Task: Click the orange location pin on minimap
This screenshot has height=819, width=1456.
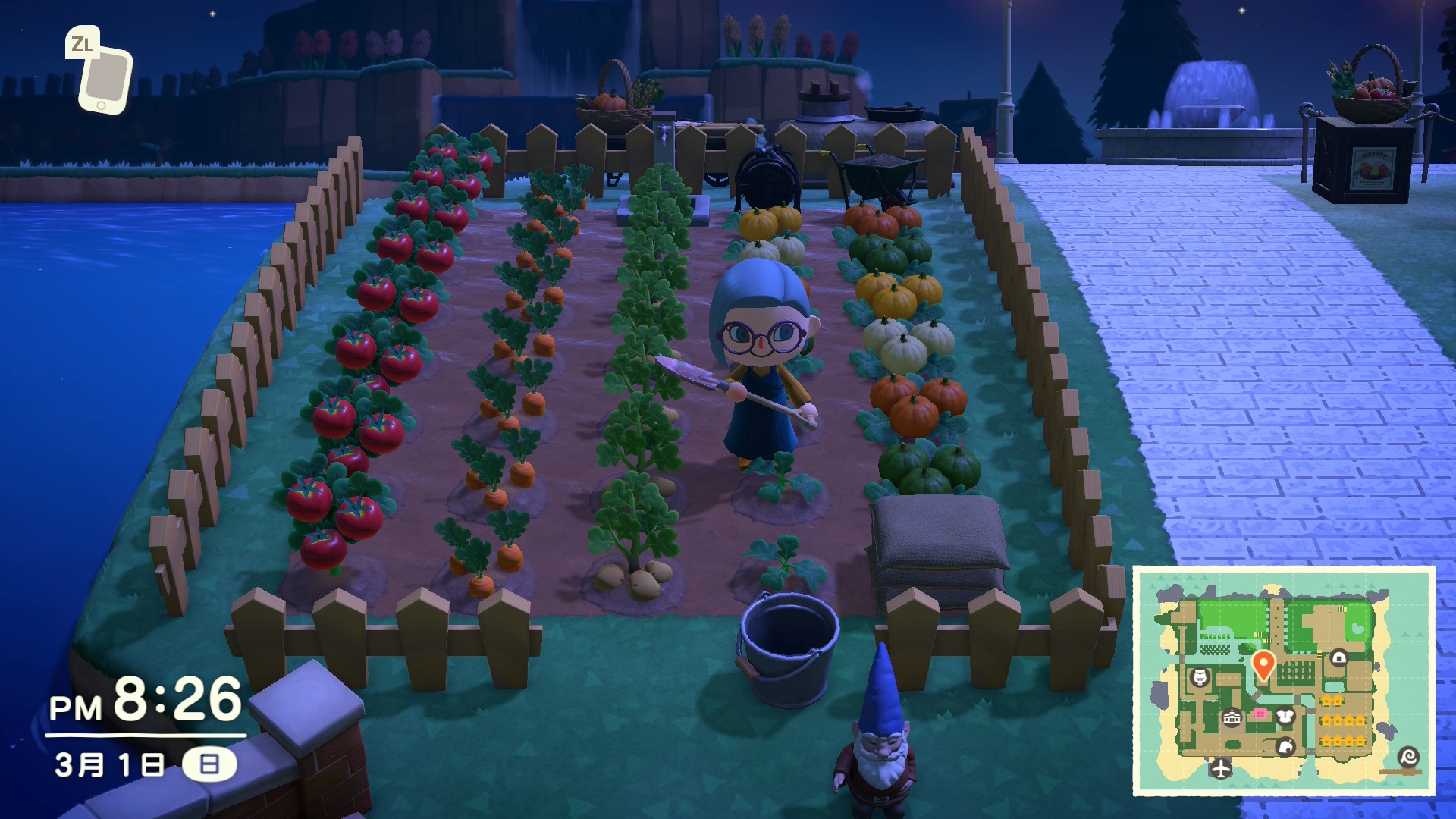Action: point(1263,664)
